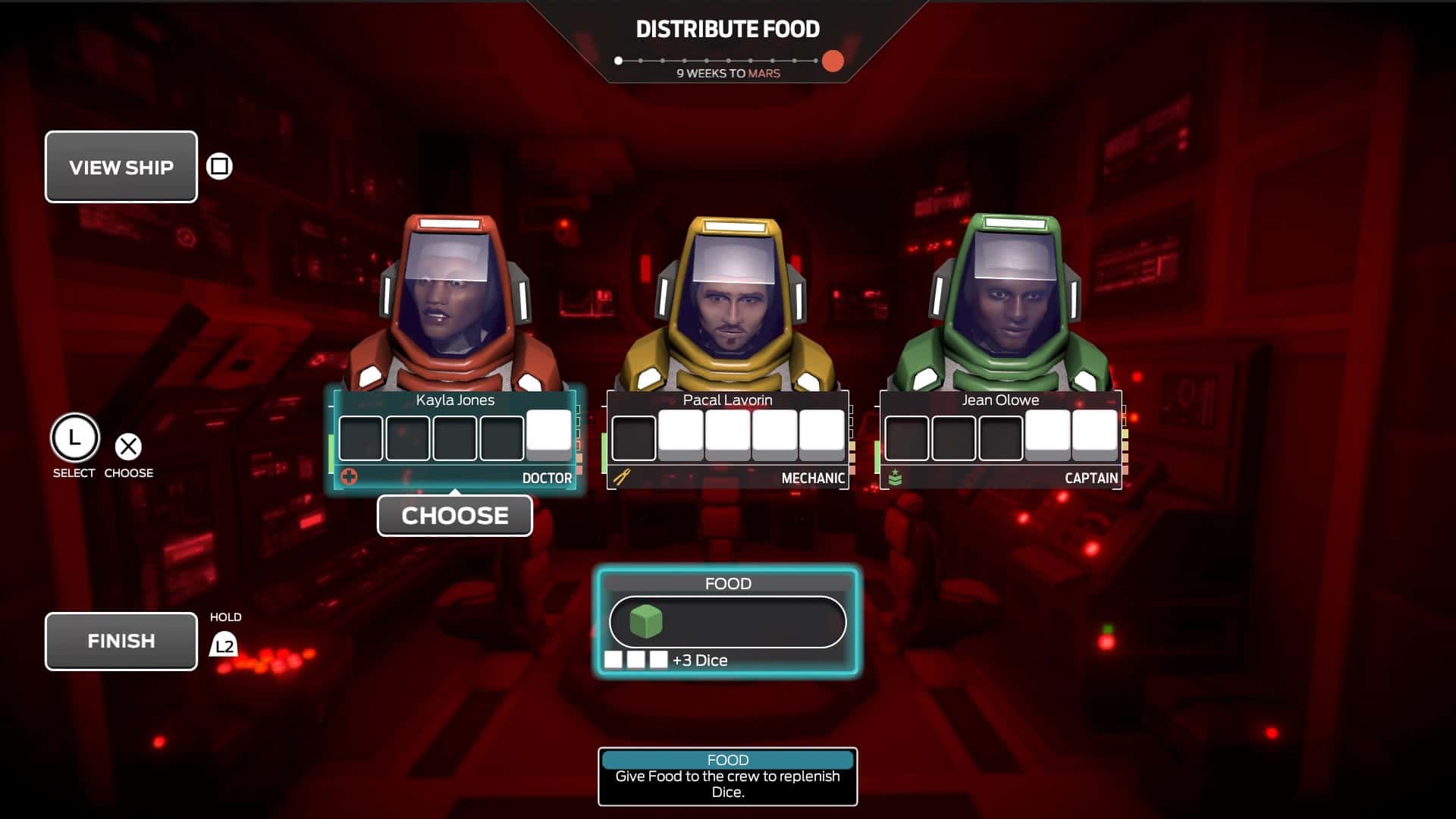Select the L stick select icon

click(74, 440)
